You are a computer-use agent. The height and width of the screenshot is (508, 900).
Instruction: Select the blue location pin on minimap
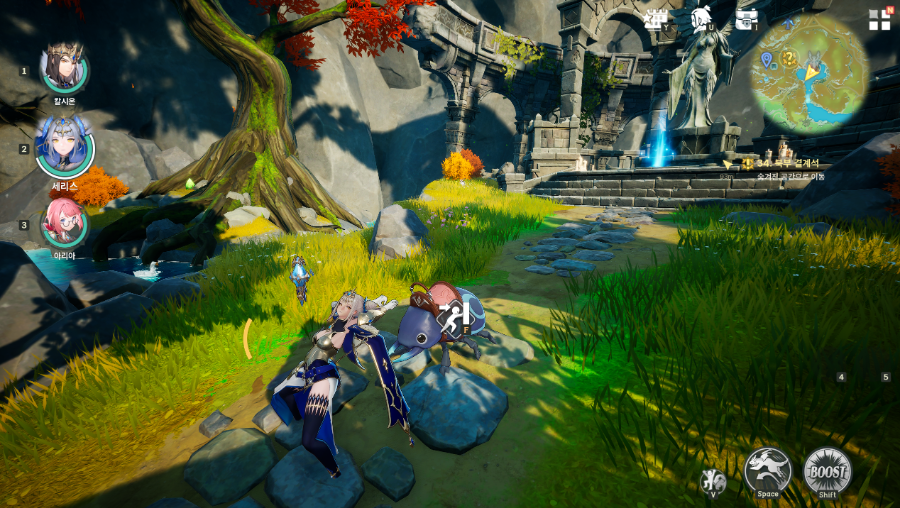click(x=766, y=60)
